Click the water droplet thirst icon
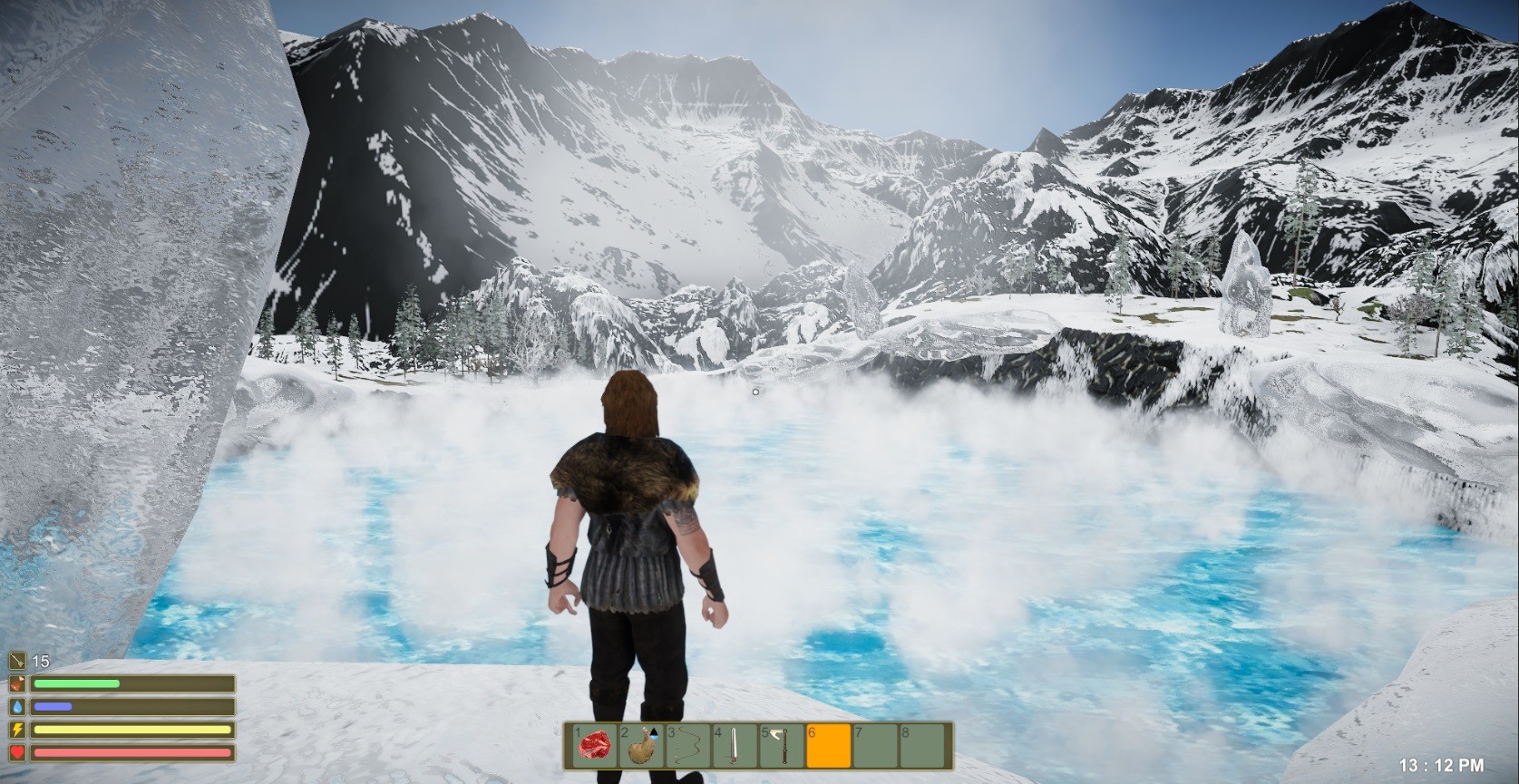The image size is (1519, 784). pos(17,707)
